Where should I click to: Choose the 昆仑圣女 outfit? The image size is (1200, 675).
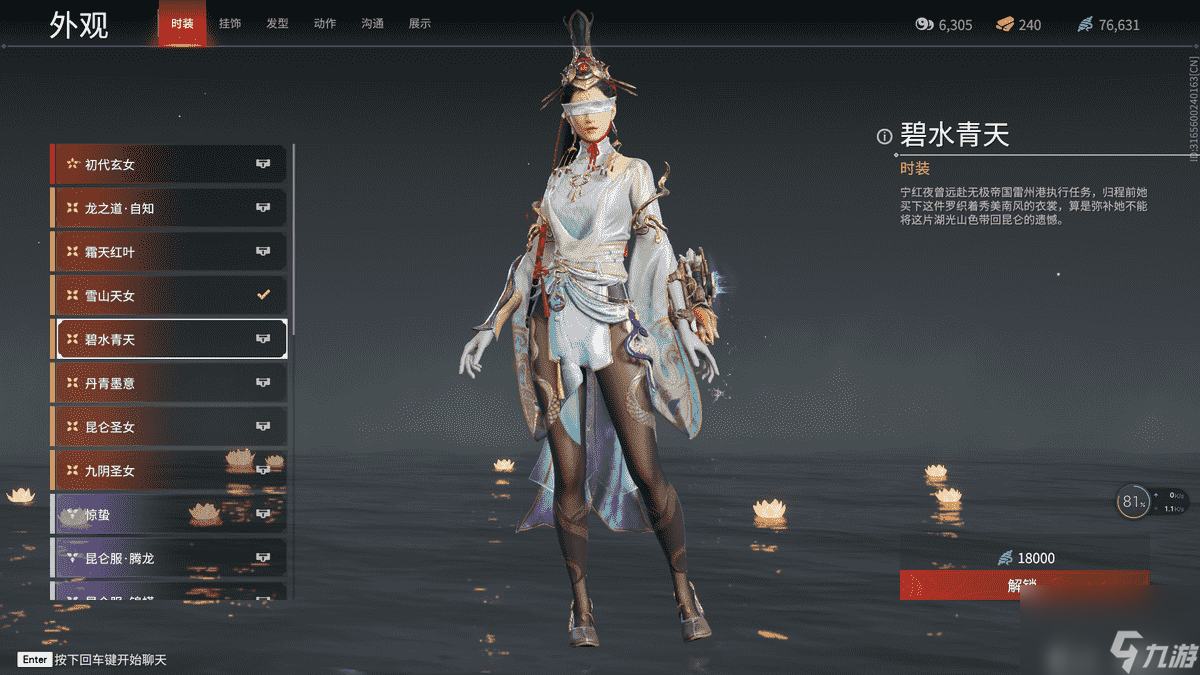[169, 427]
